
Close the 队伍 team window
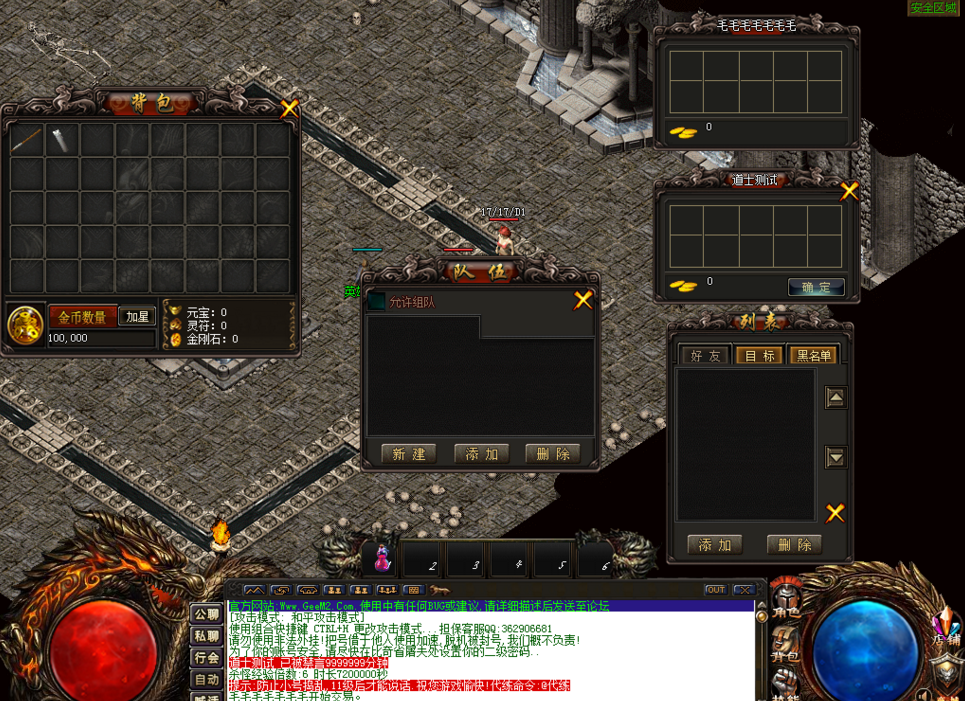click(x=583, y=300)
